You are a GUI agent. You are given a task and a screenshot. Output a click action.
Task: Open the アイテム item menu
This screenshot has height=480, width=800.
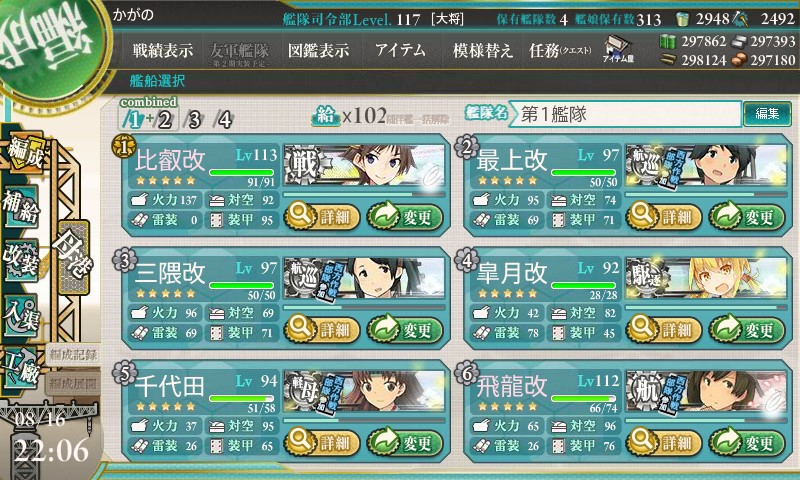point(400,51)
